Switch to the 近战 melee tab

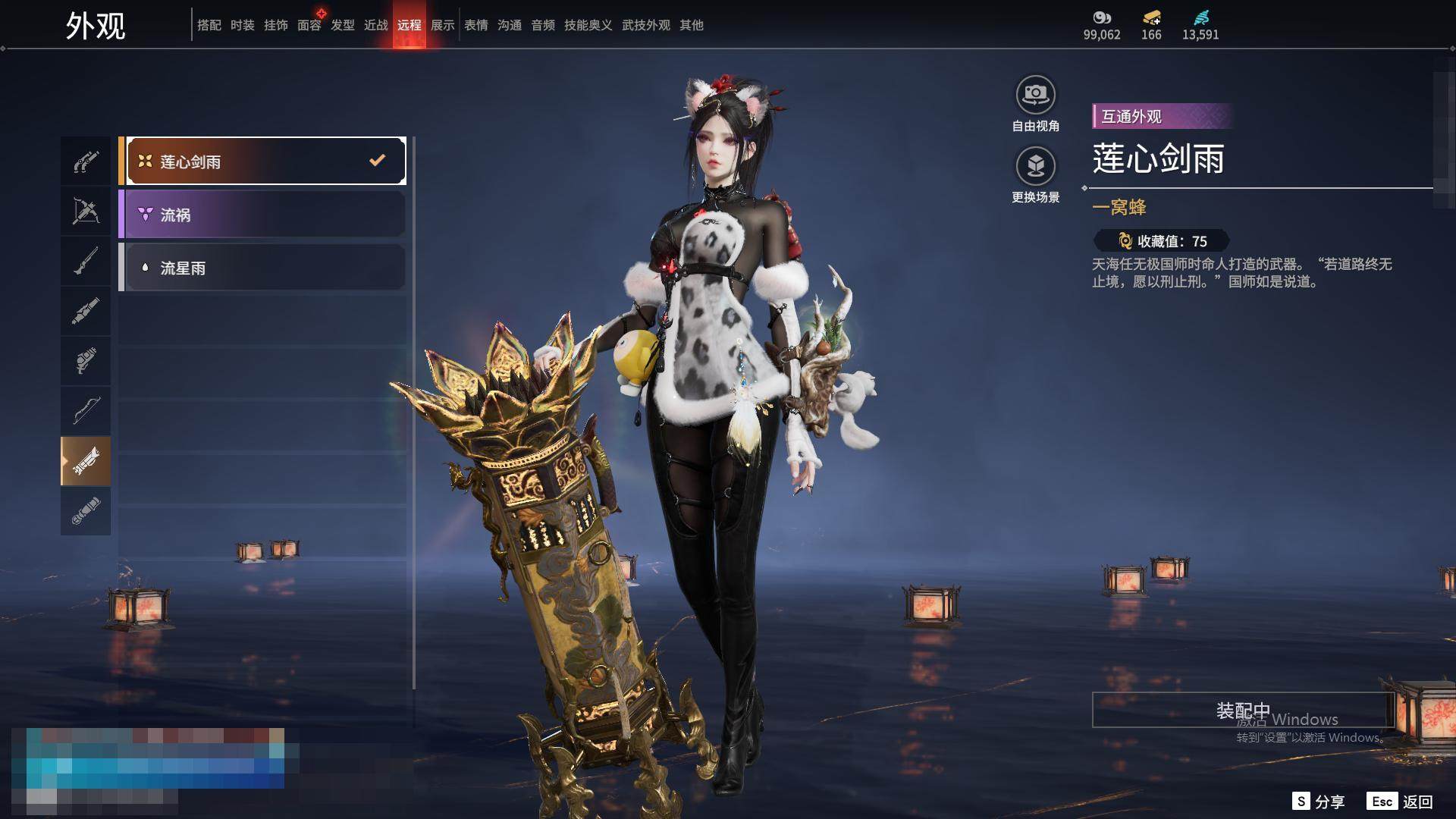(x=376, y=25)
